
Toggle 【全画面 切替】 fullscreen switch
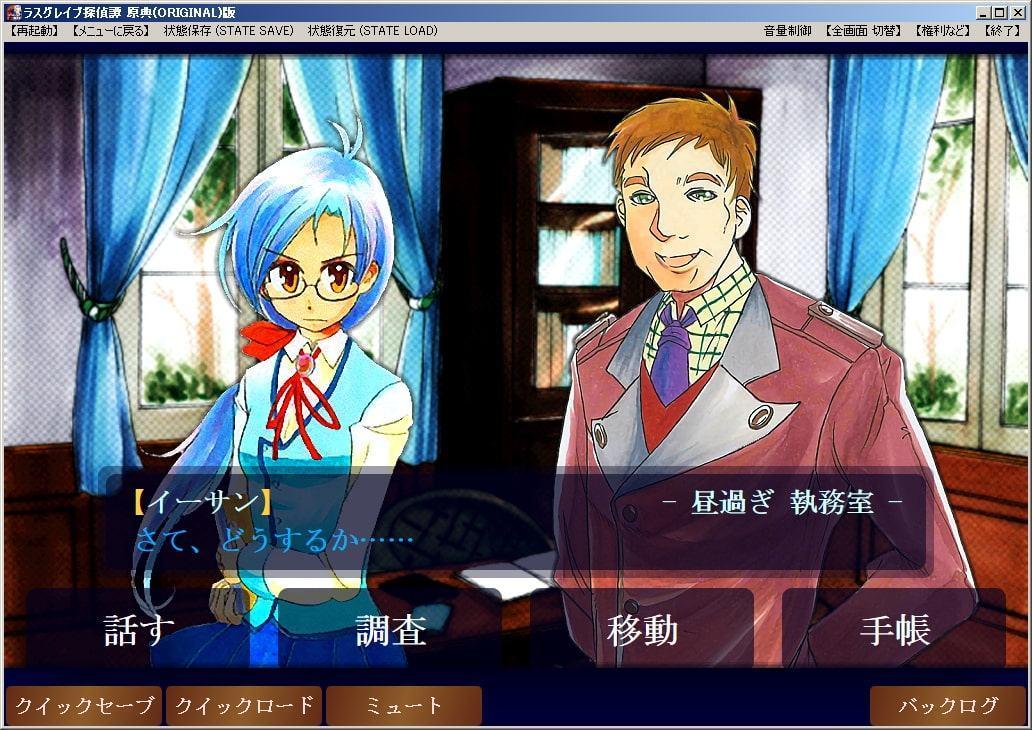point(863,31)
